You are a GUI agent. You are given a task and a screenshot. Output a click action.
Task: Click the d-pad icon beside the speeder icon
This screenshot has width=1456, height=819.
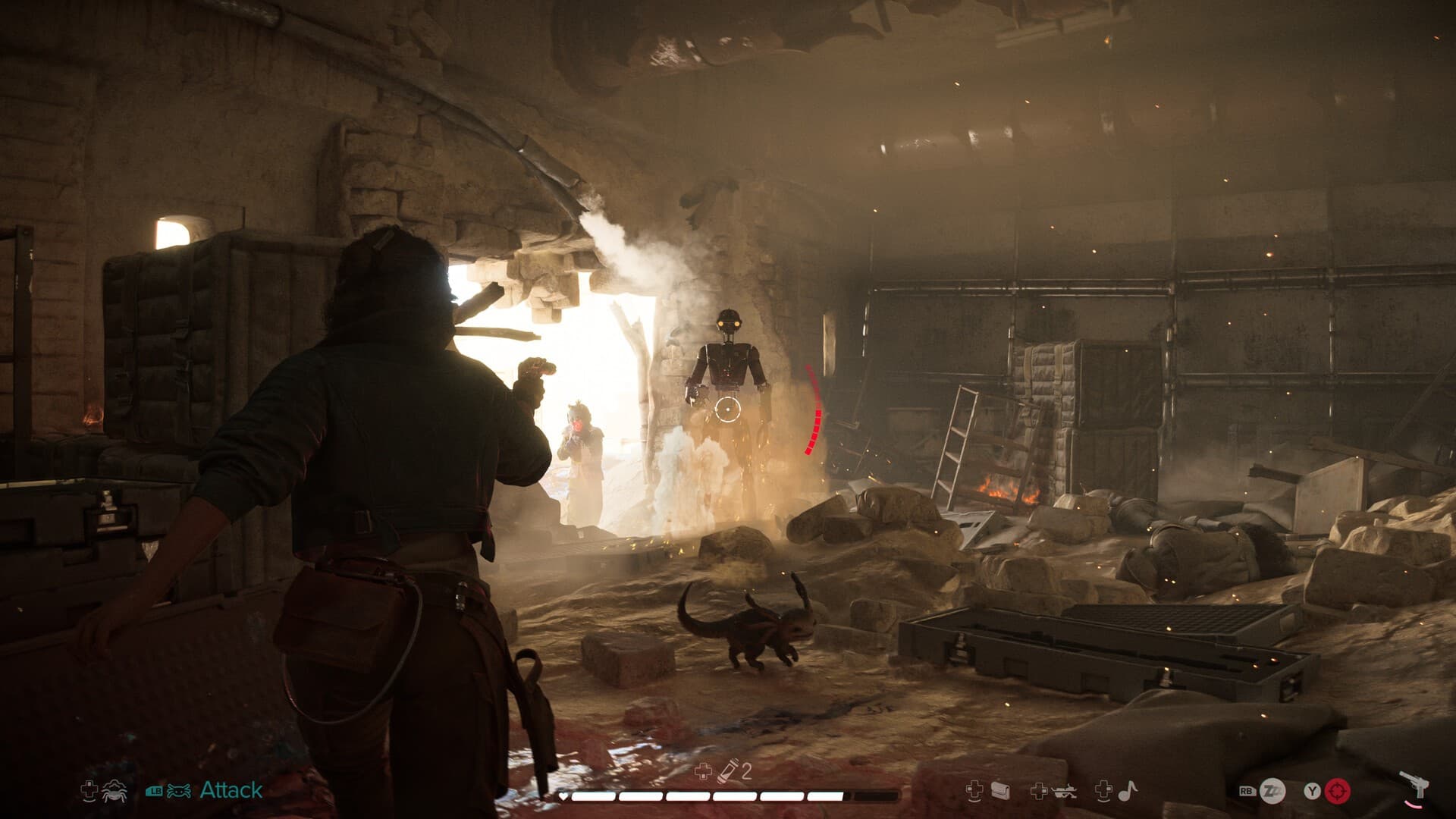(1039, 791)
